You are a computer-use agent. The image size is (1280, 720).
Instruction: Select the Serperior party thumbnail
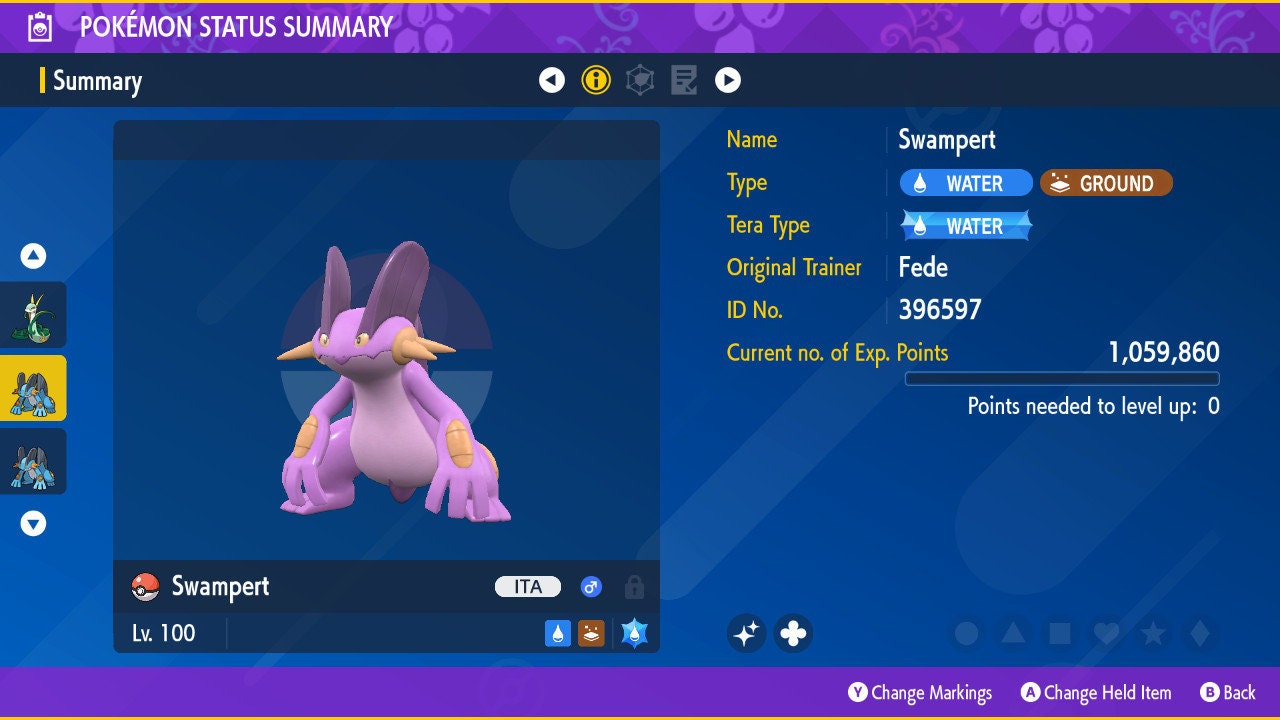click(x=34, y=315)
